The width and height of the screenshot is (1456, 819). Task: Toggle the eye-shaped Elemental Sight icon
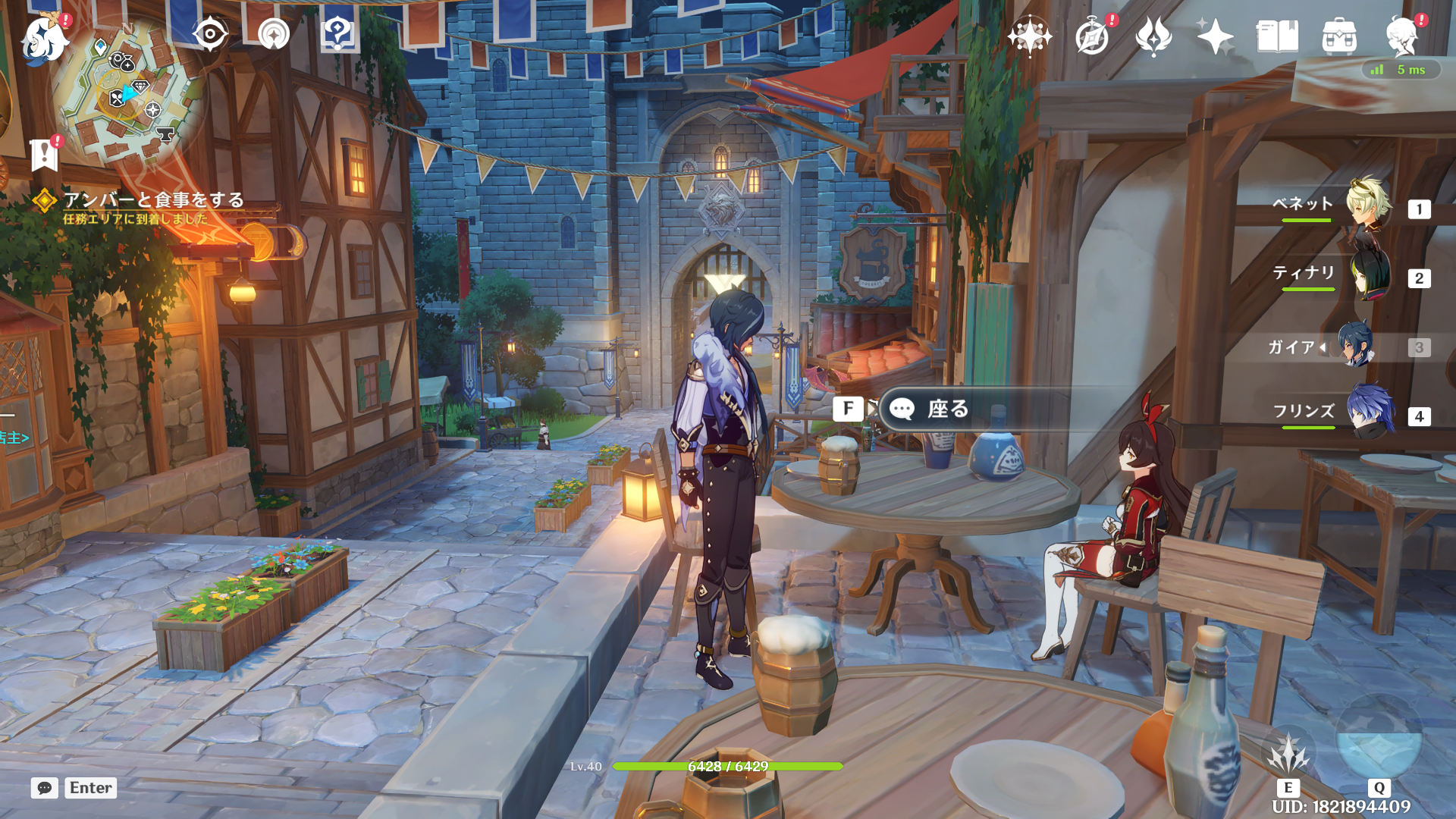[x=209, y=34]
